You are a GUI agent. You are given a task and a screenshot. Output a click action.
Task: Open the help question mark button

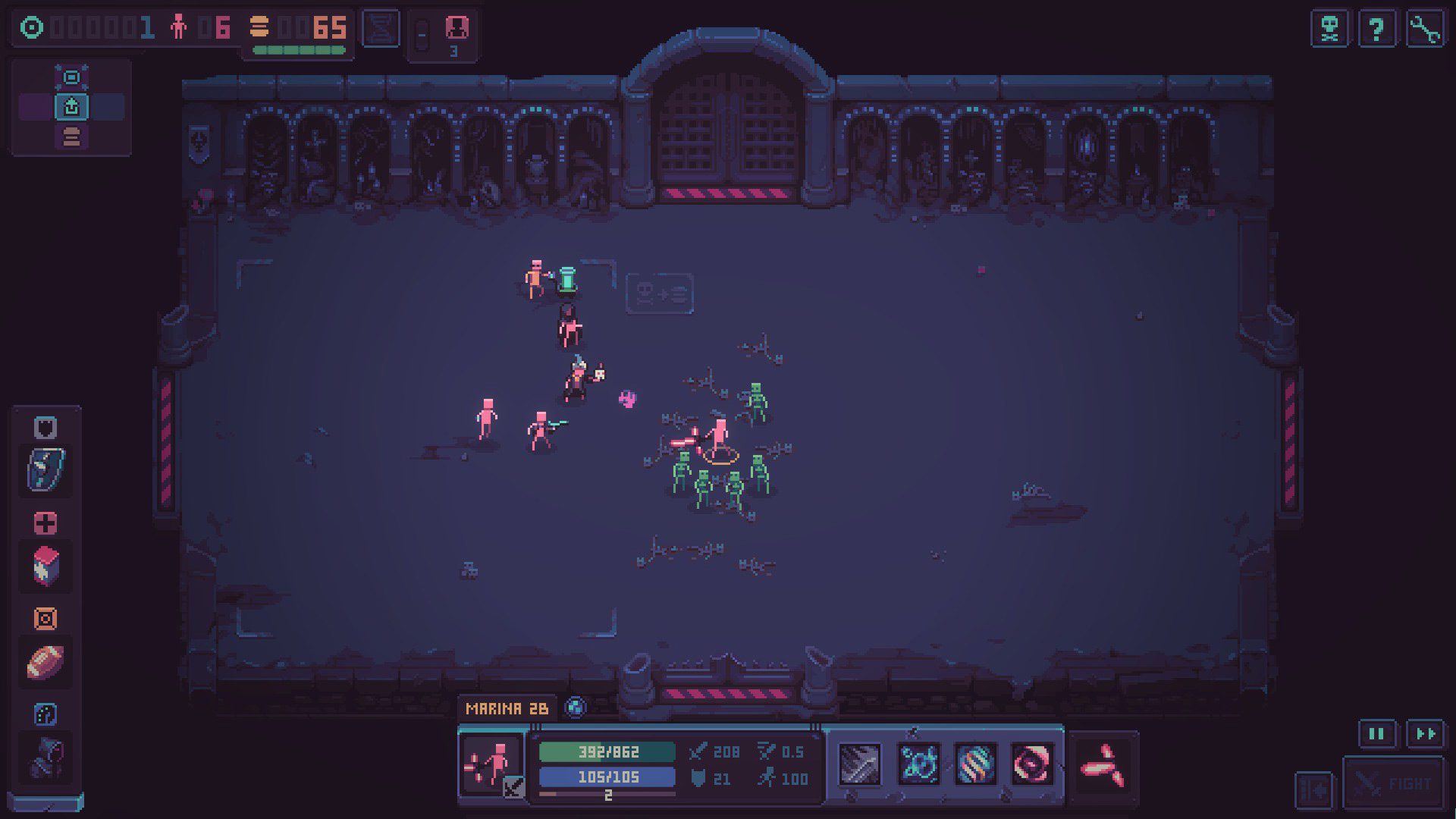click(1379, 29)
